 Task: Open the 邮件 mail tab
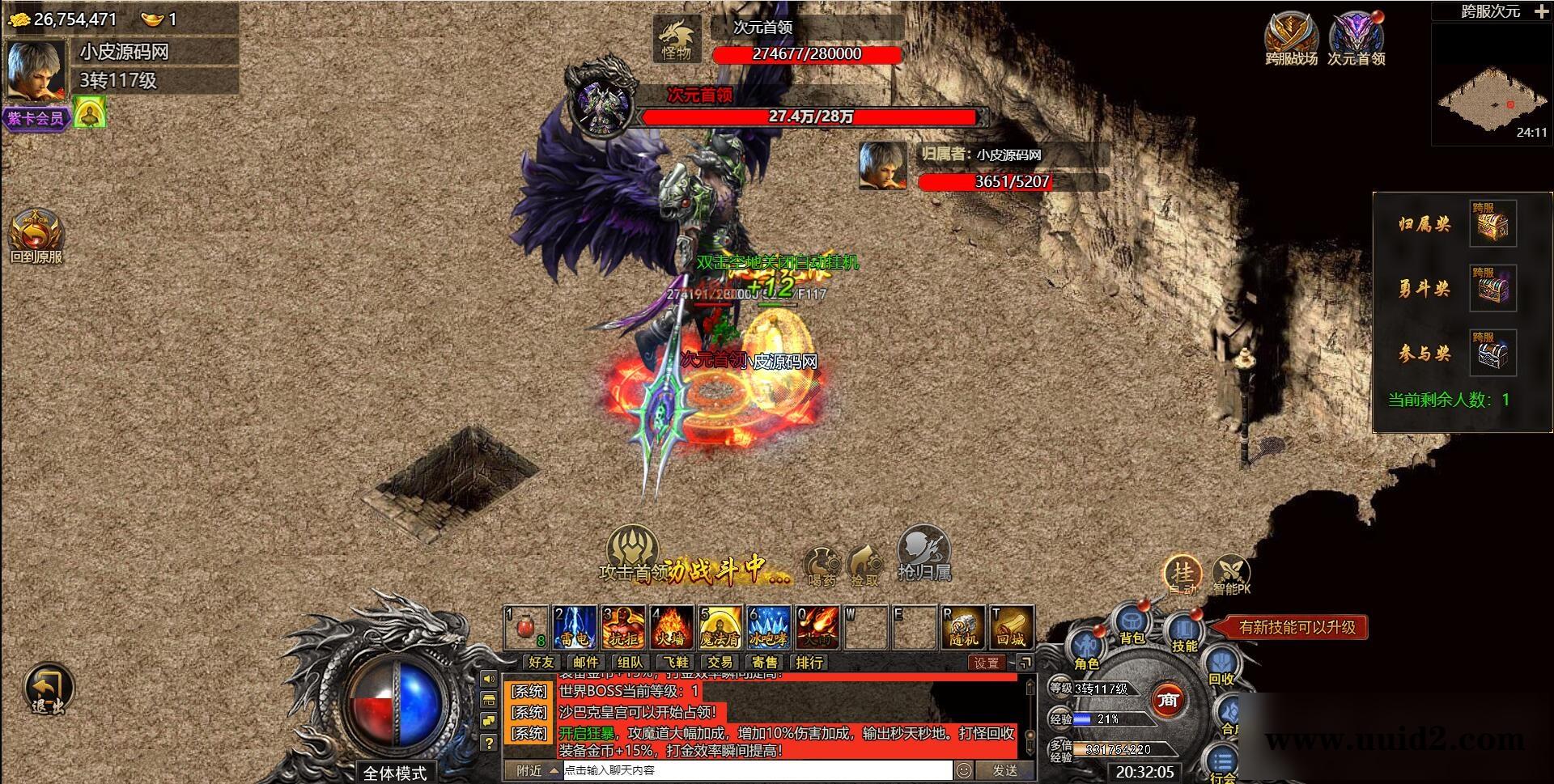pos(585,663)
